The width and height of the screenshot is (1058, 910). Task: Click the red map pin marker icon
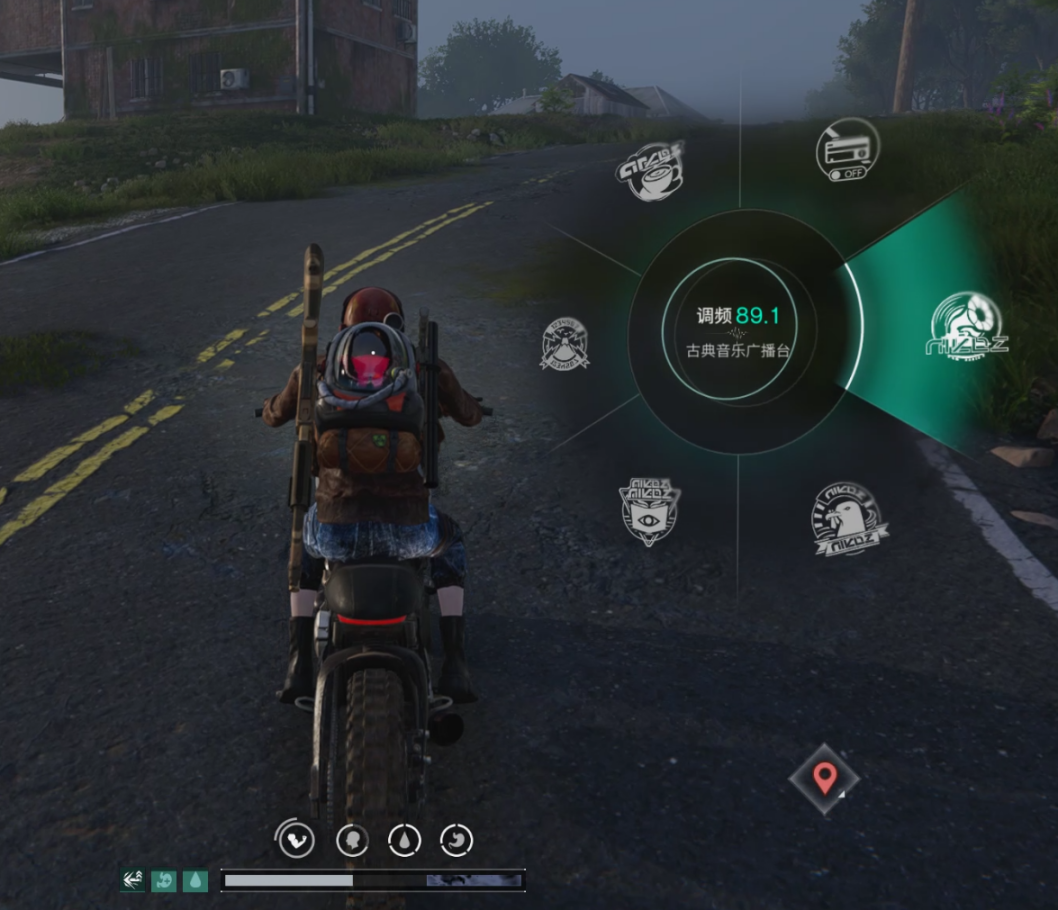(x=824, y=777)
